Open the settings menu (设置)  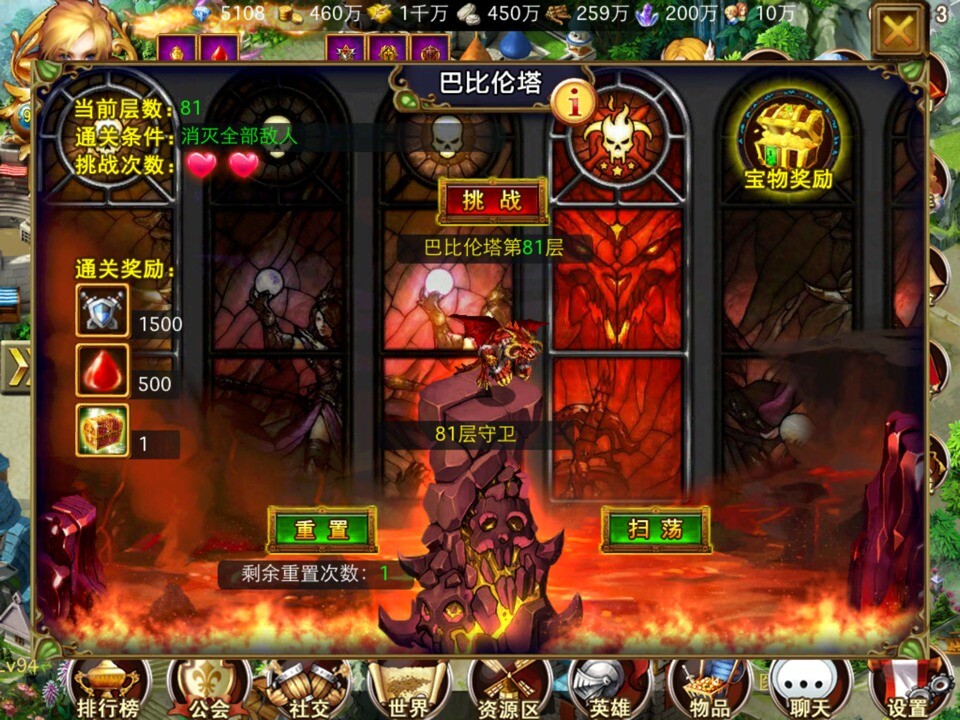click(908, 690)
